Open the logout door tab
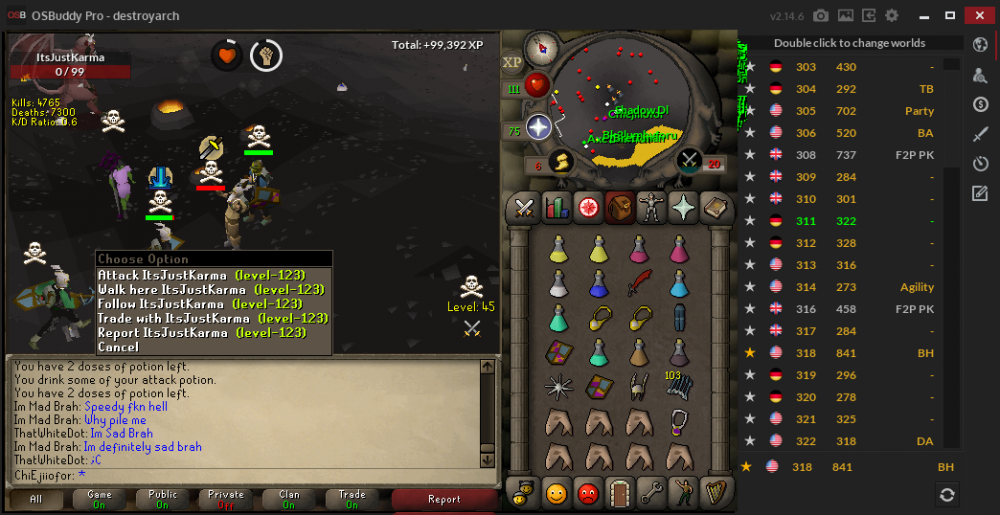 619,492
